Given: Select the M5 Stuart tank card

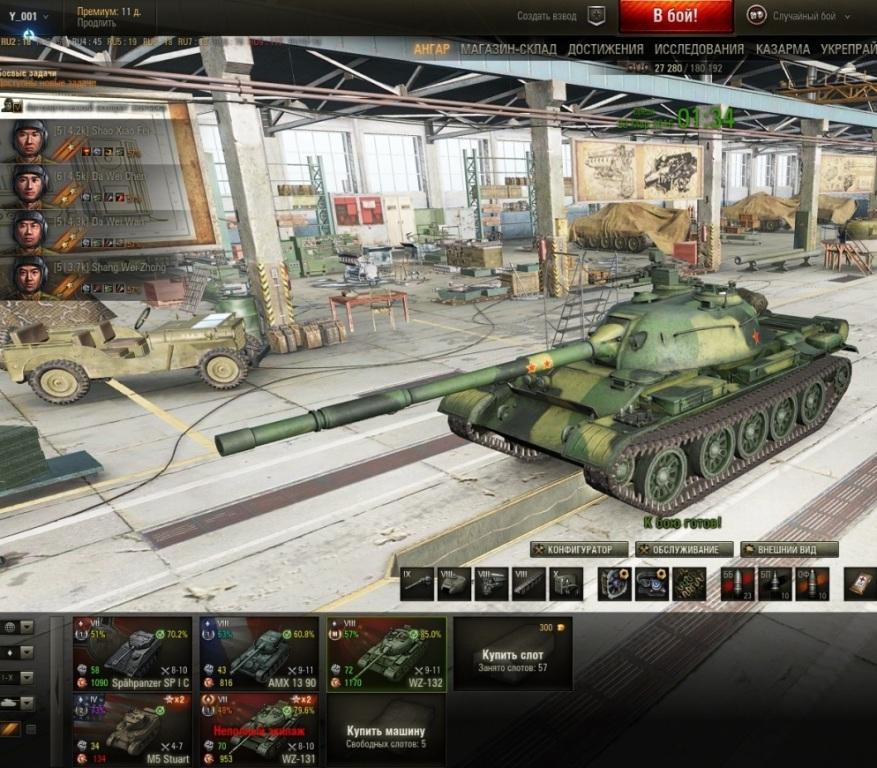Looking at the screenshot, I should [x=132, y=729].
